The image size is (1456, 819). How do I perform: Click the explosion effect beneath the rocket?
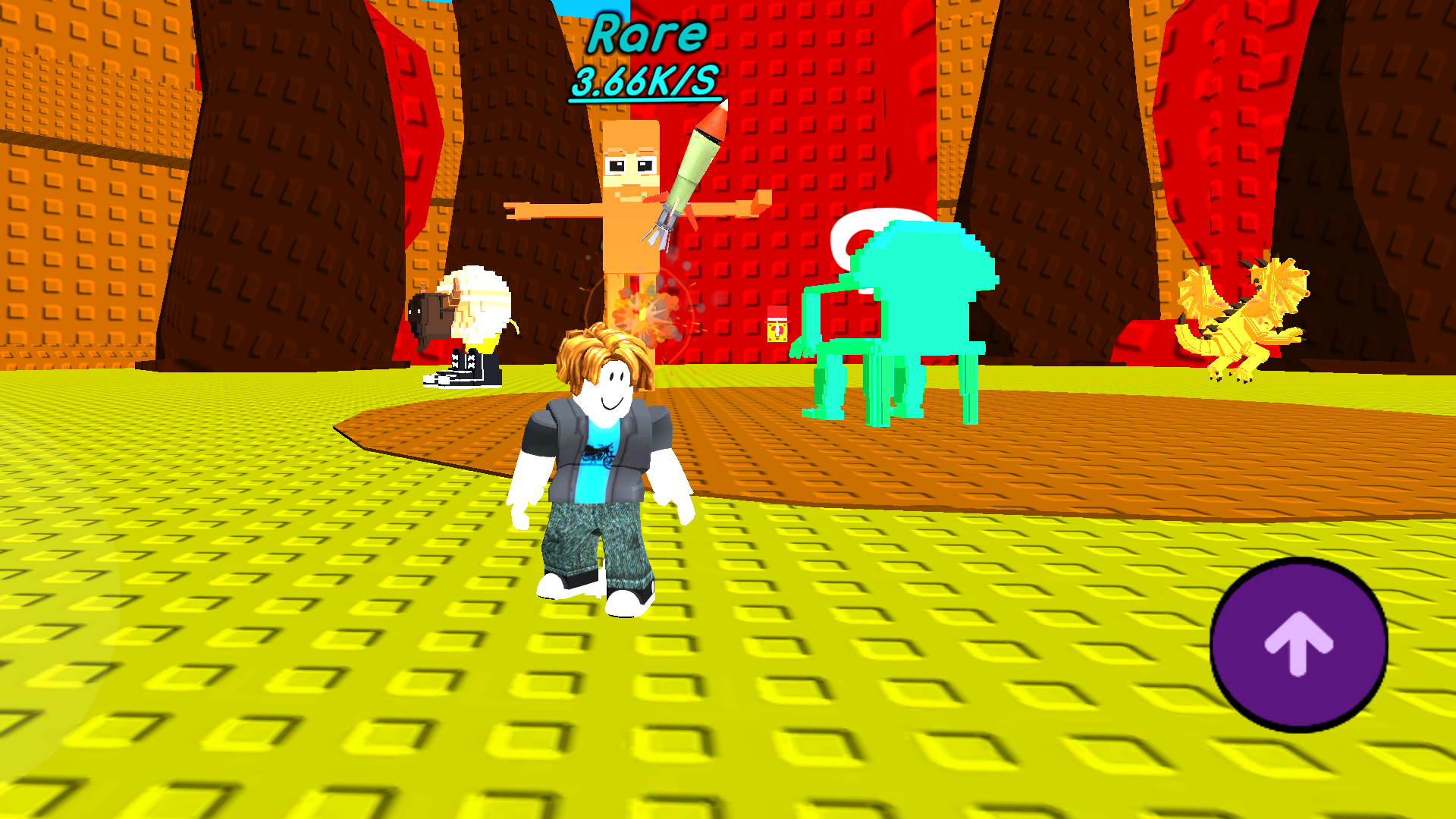point(648,315)
